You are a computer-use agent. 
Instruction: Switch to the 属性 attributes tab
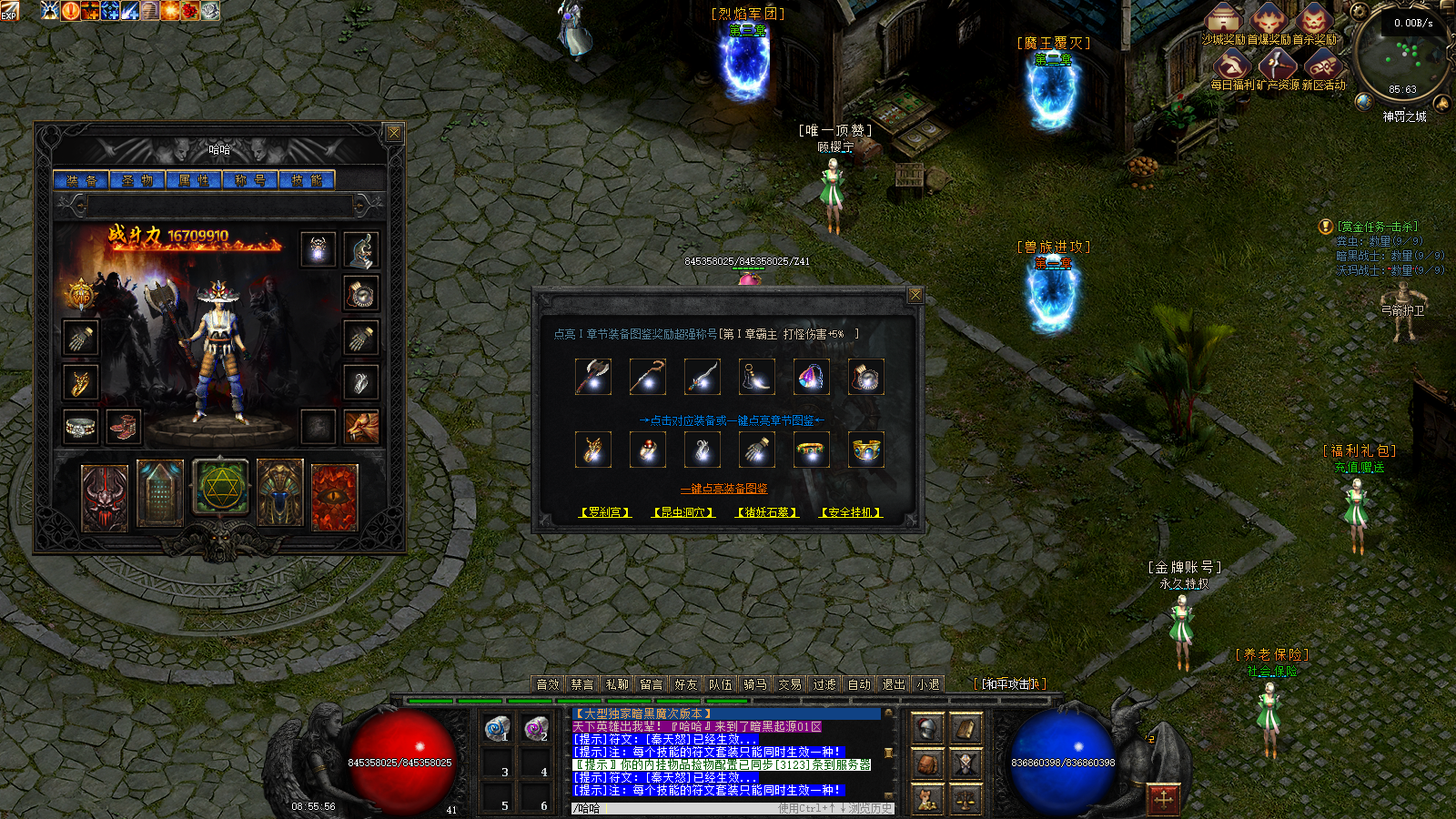coord(194,180)
